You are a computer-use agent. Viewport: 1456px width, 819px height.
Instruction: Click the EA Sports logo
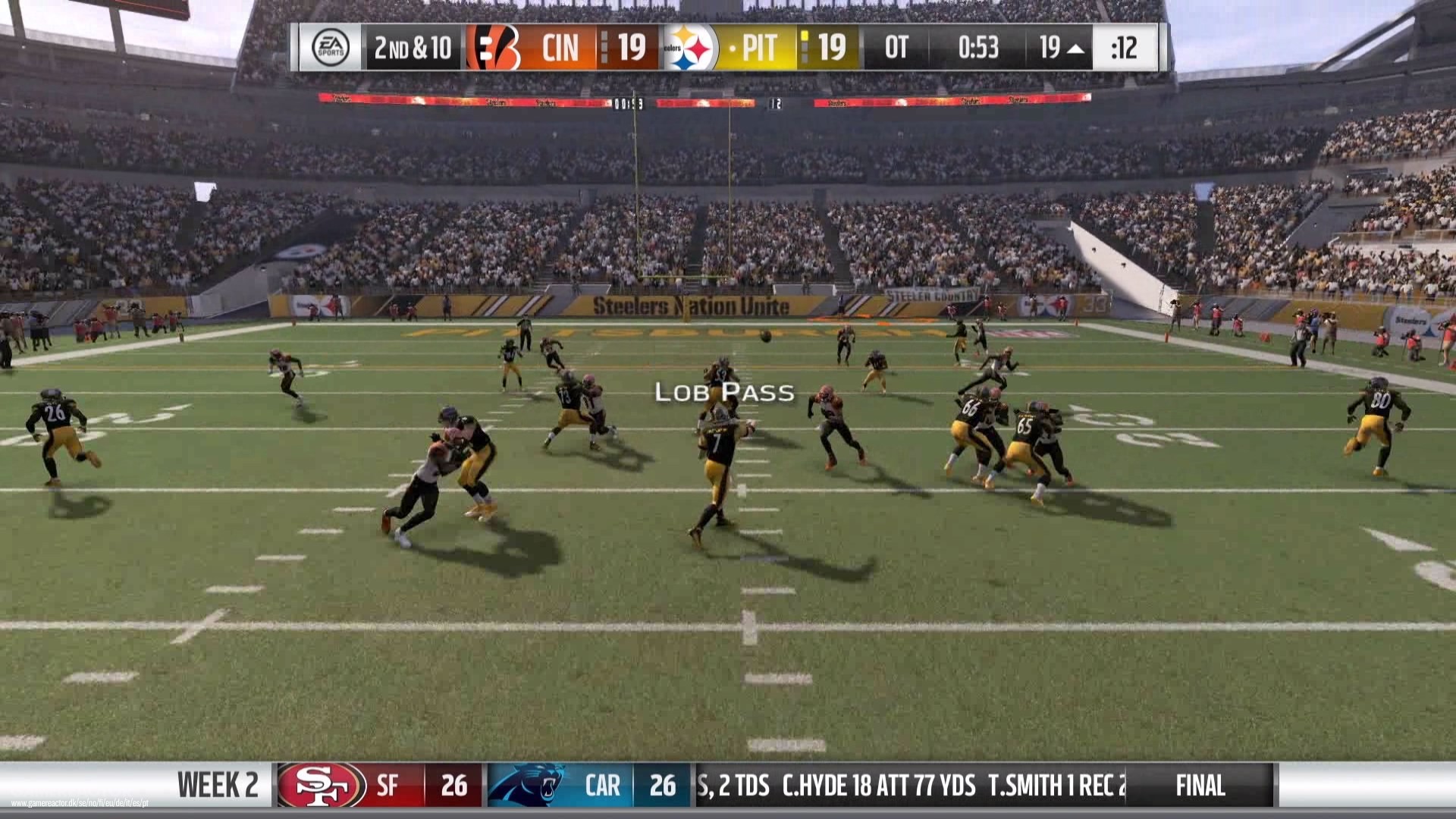[330, 47]
